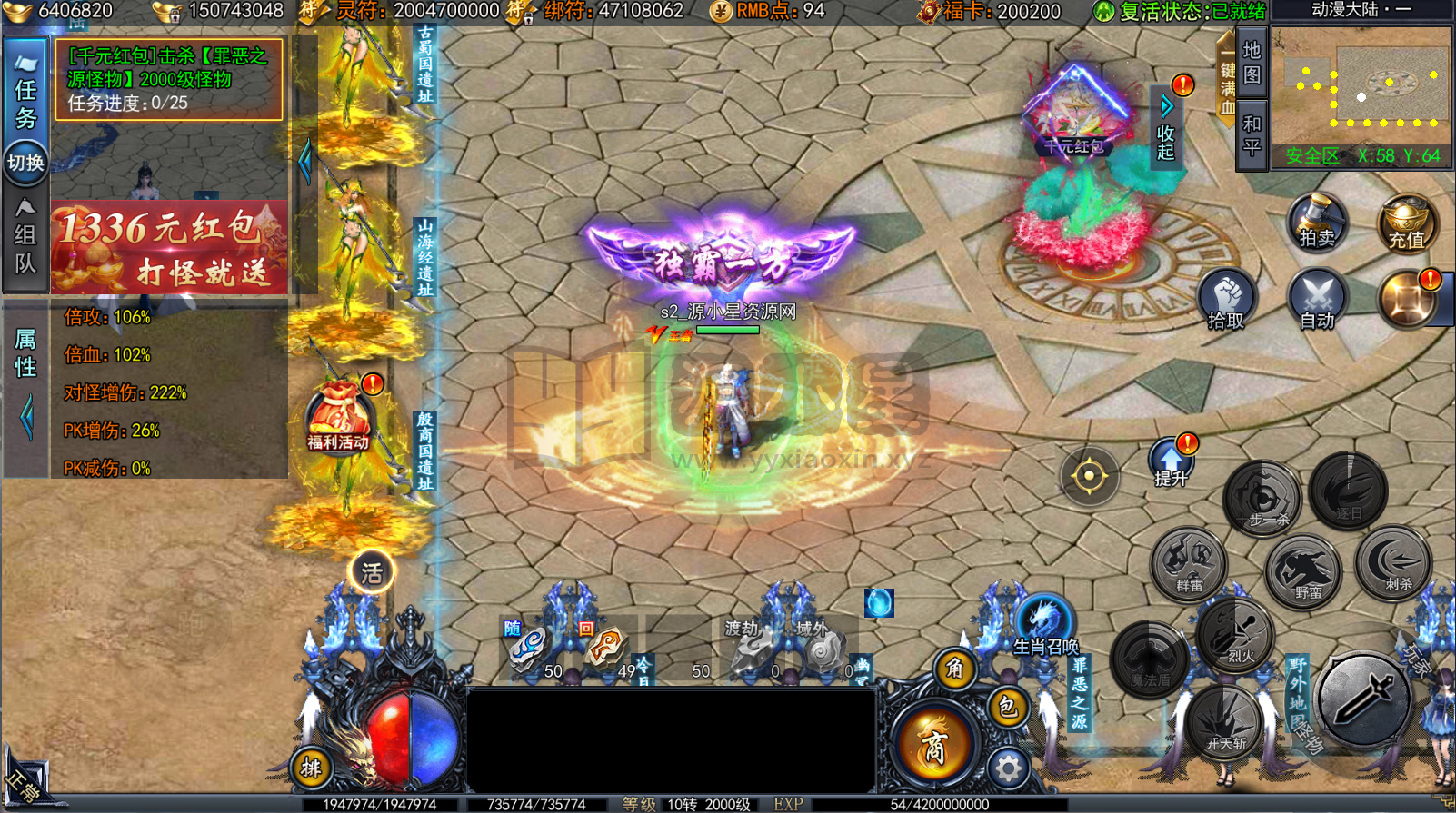Click the sword basic attack button

(1364, 699)
